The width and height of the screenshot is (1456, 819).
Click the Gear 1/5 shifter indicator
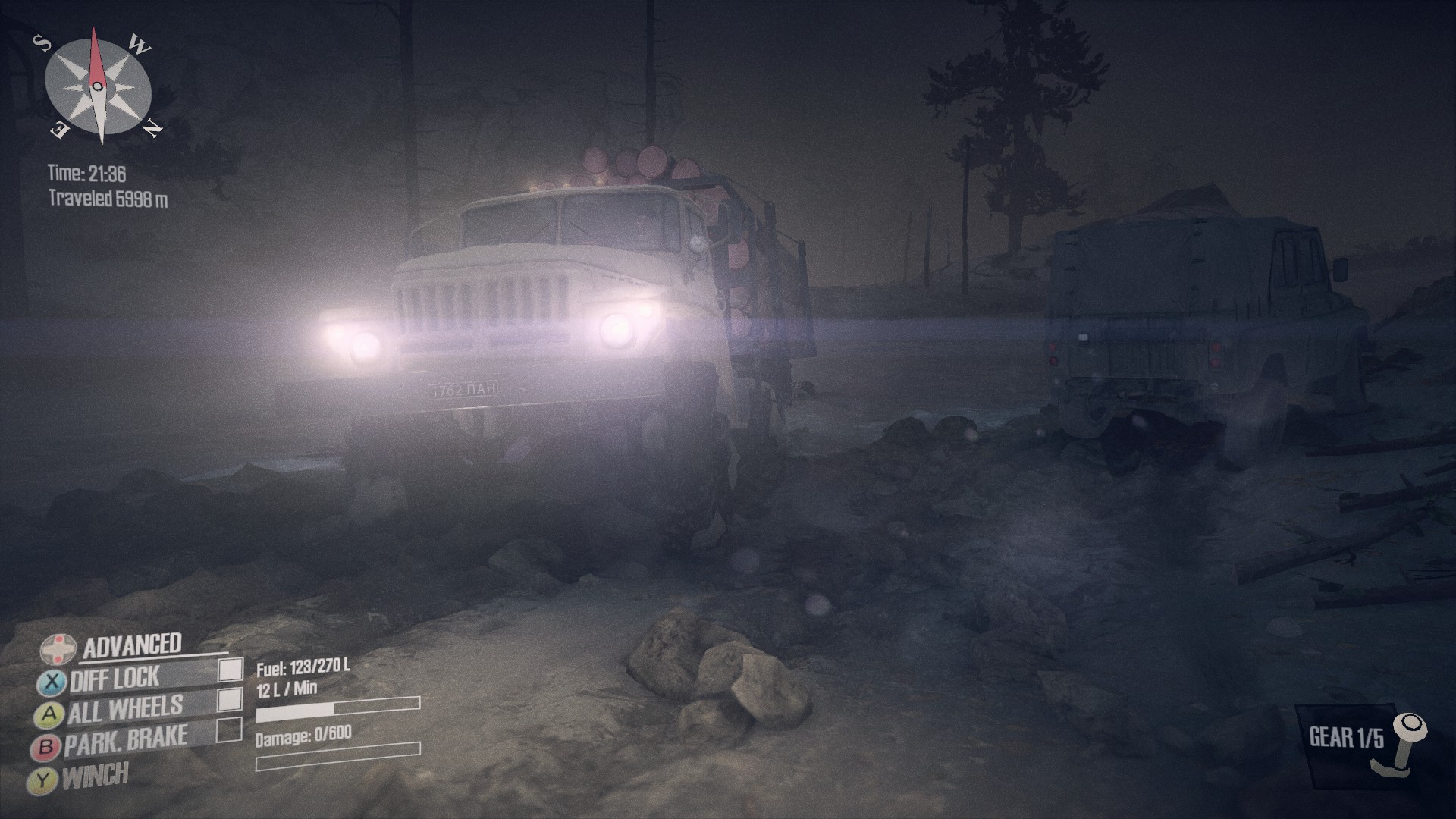click(1361, 739)
